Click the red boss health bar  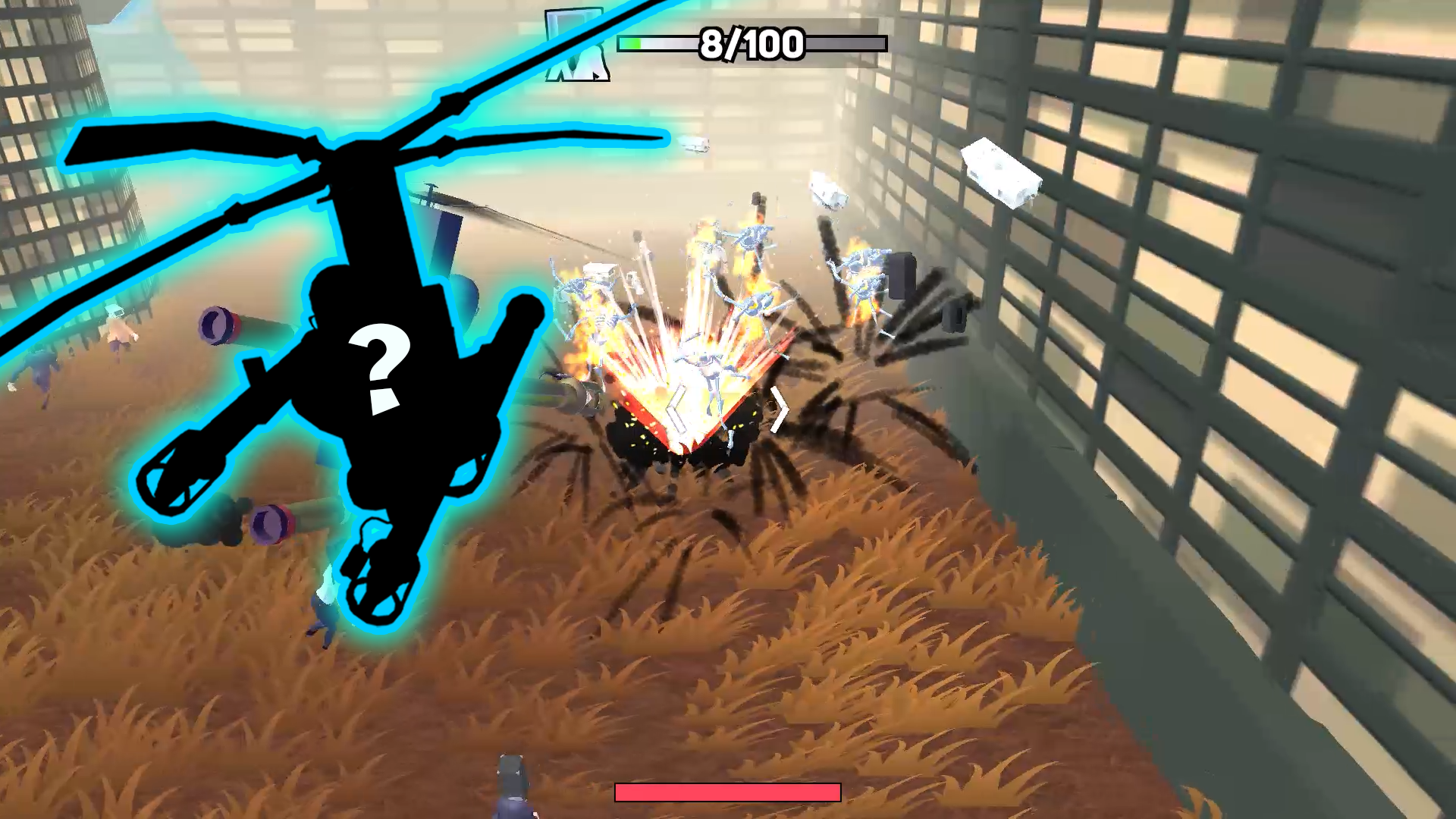728,792
